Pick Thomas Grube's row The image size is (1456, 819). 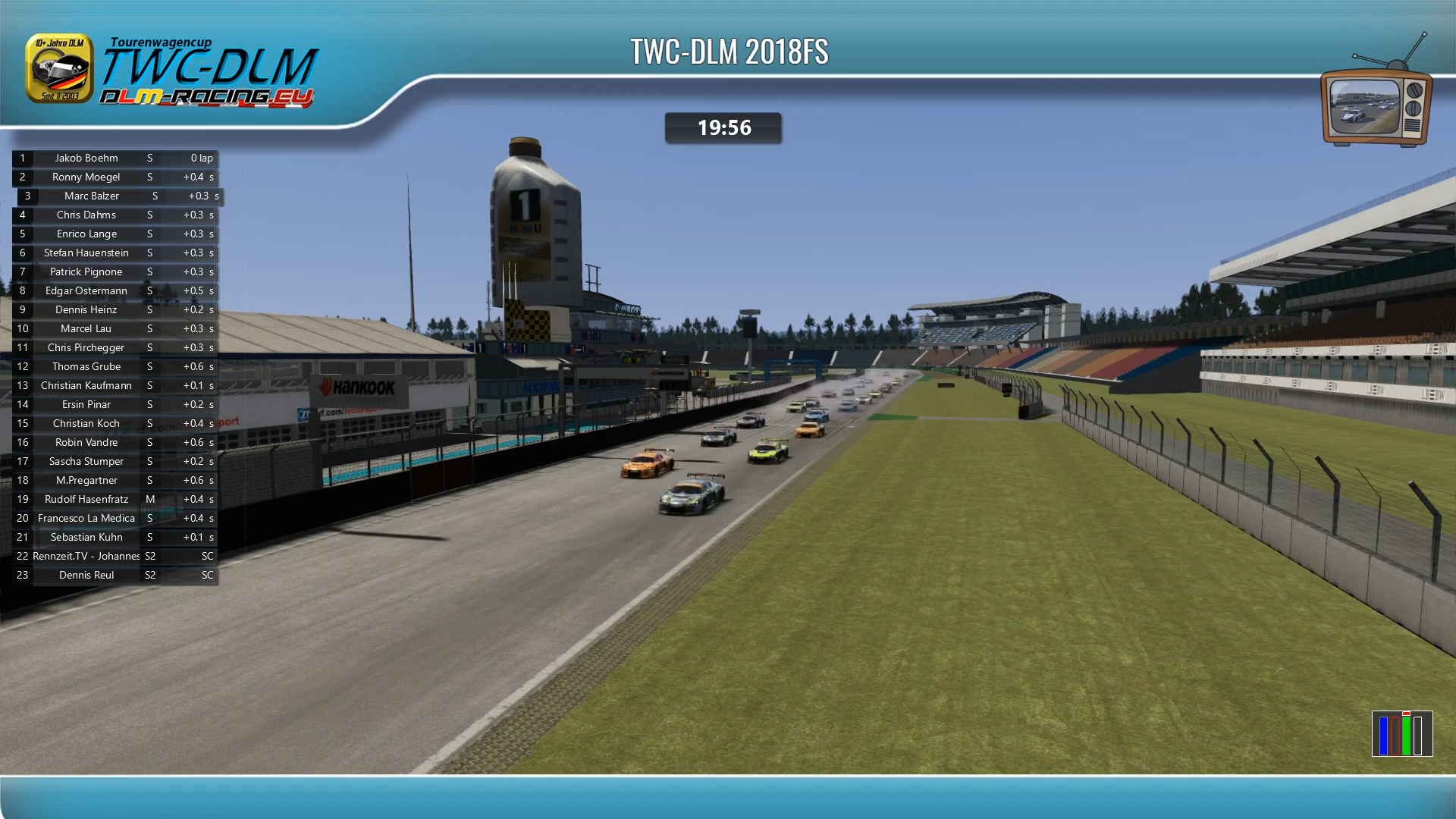coord(86,367)
